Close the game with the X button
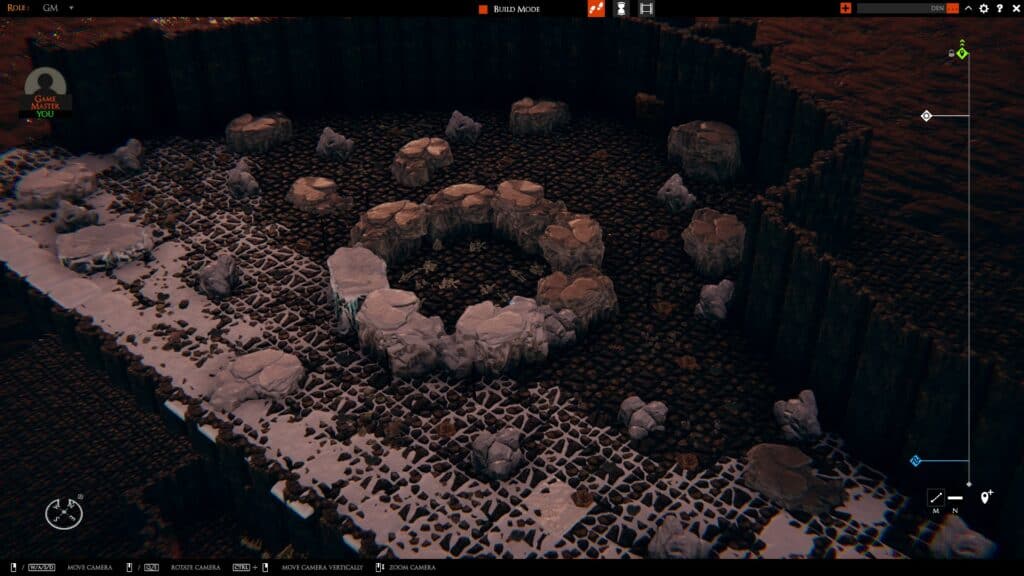 pyautogui.click(x=1014, y=9)
